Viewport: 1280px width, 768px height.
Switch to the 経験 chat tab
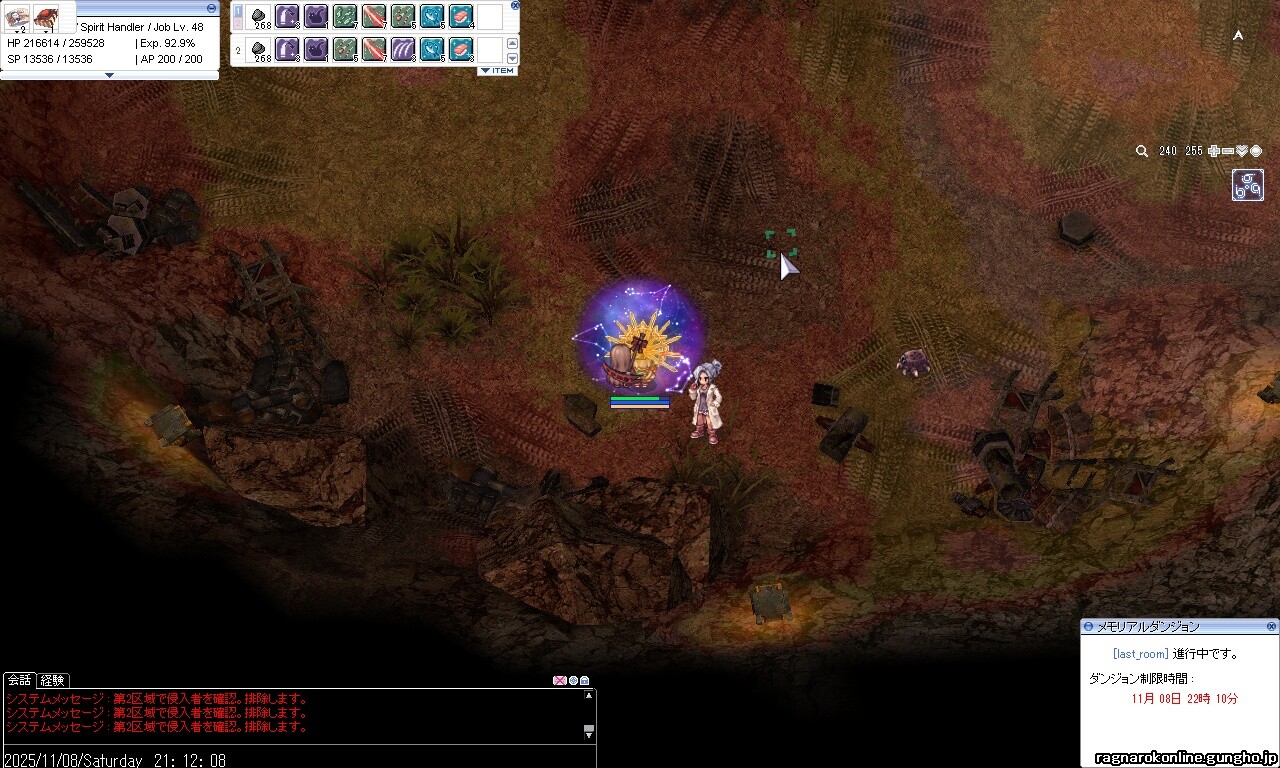pos(52,680)
